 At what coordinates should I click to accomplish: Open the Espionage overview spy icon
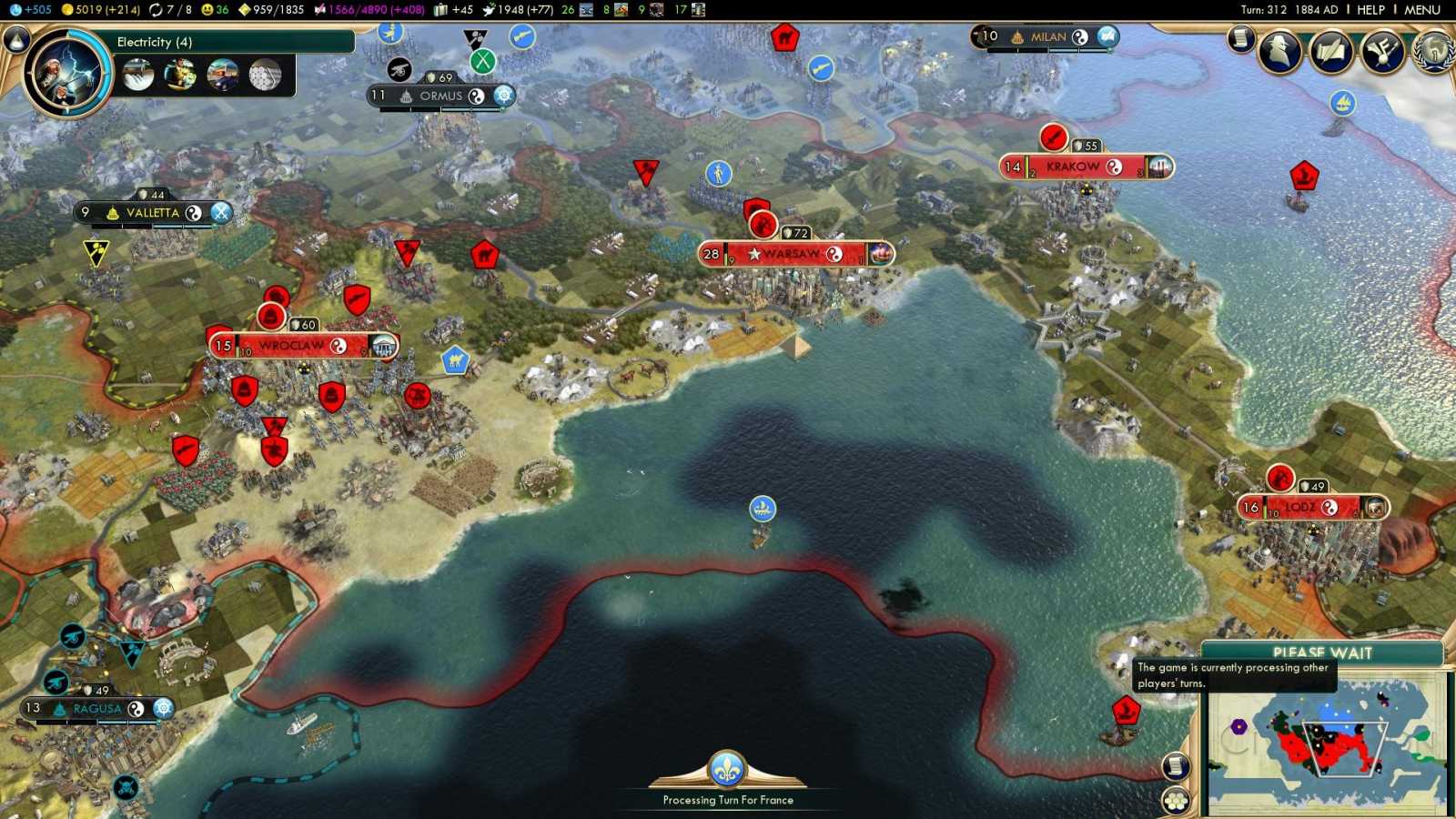[x=1281, y=53]
